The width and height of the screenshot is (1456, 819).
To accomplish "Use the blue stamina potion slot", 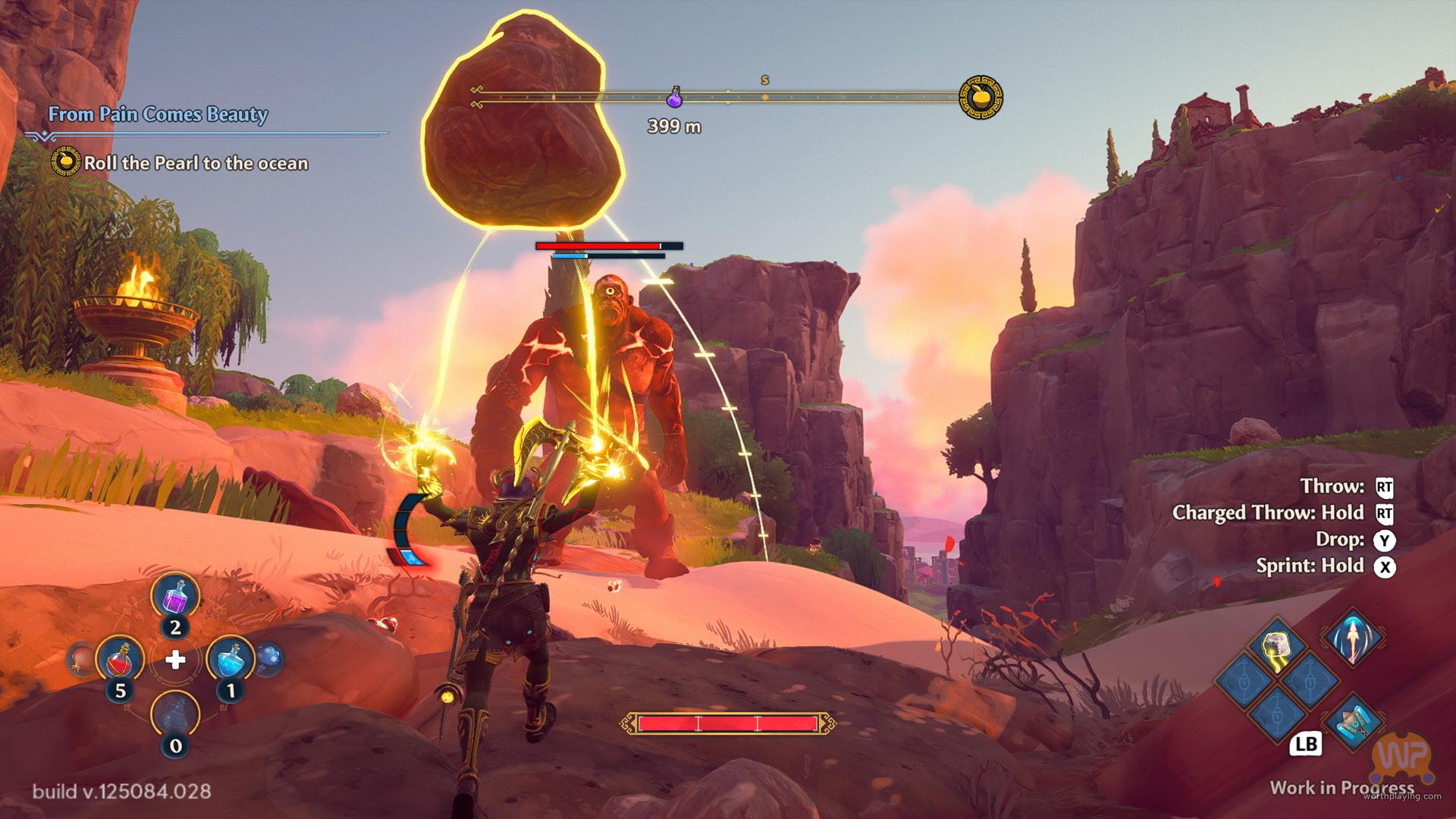I will tap(231, 660).
